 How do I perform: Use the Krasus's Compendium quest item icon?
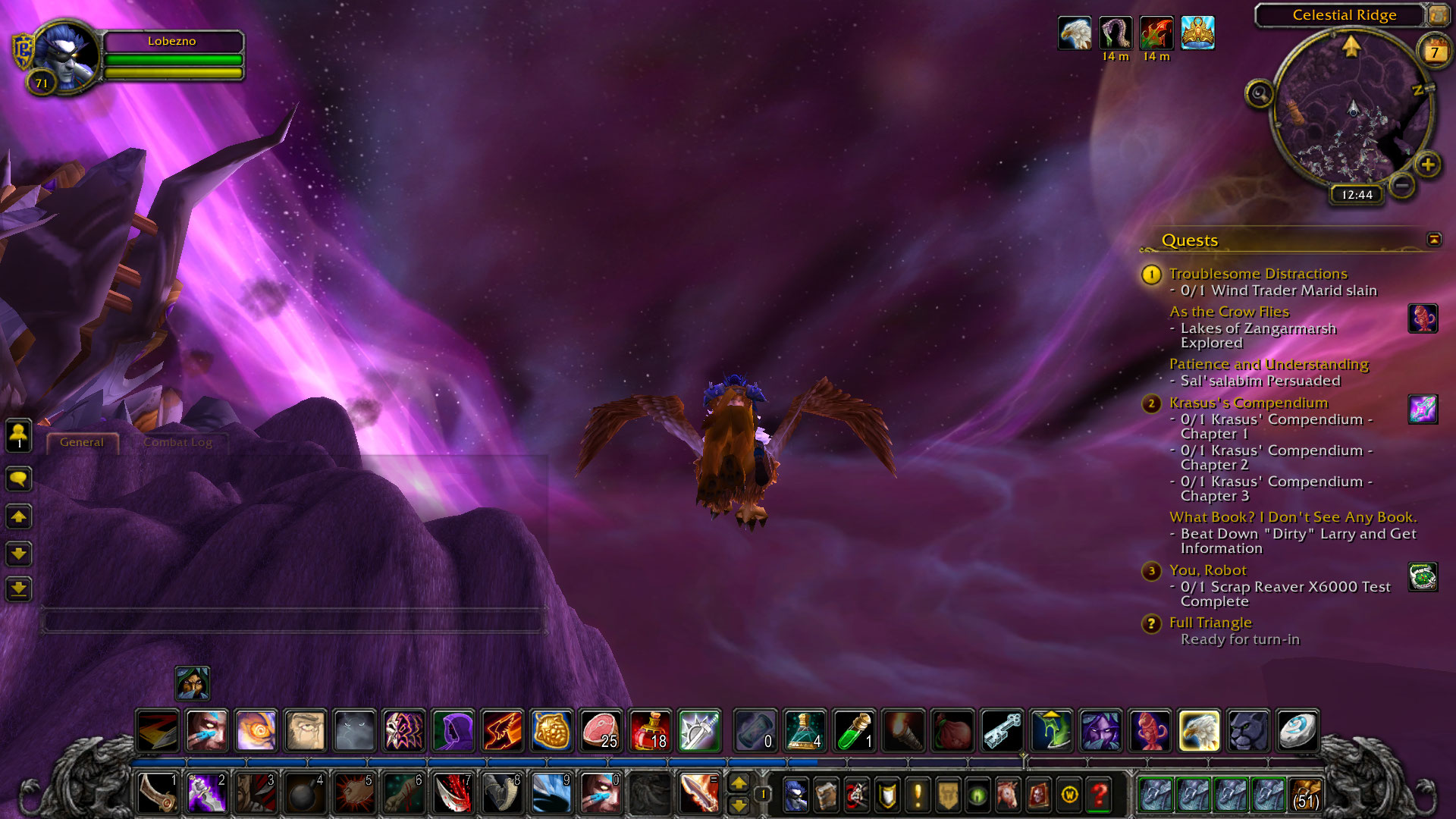[x=1423, y=409]
